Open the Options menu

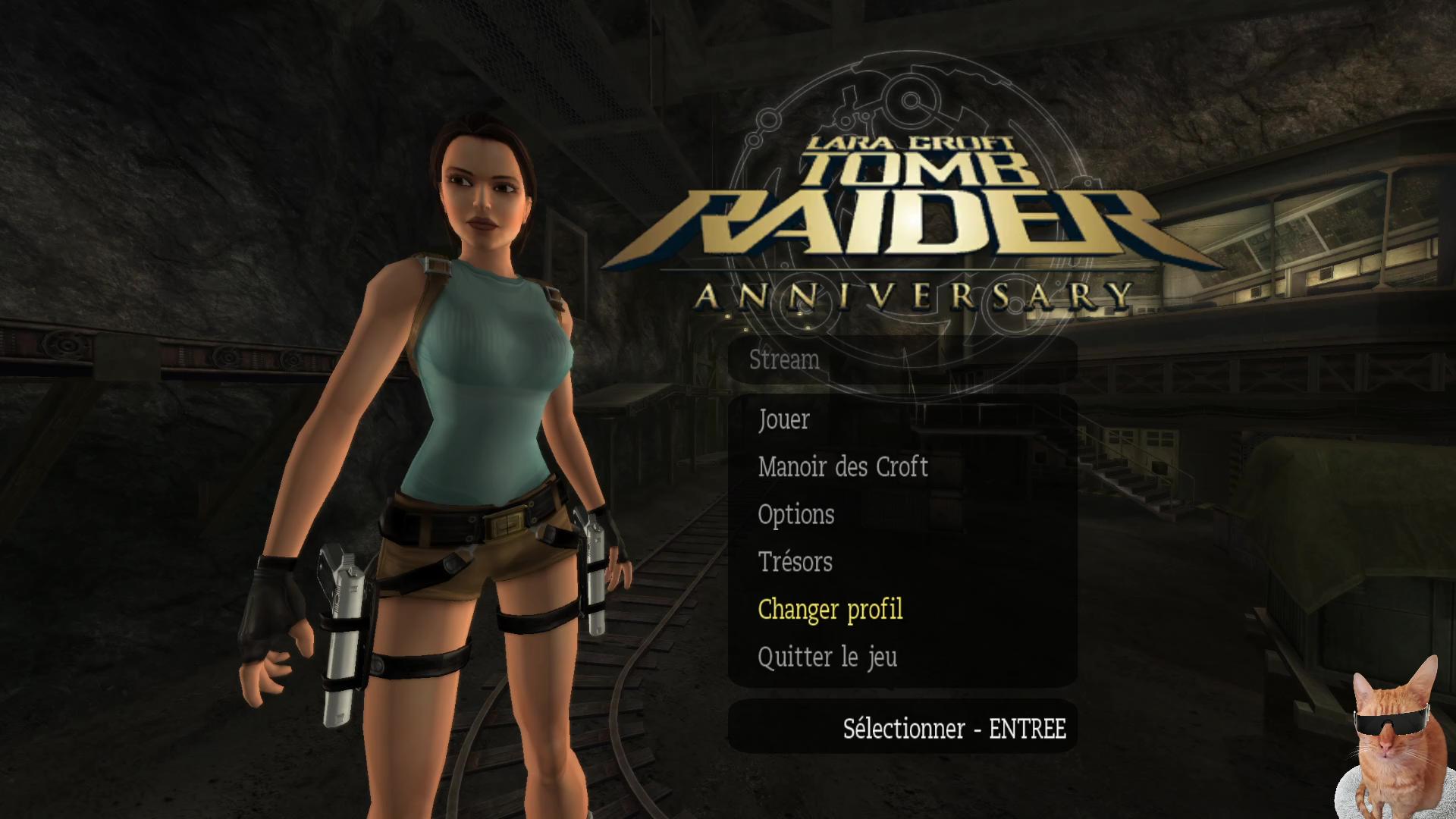coord(795,514)
